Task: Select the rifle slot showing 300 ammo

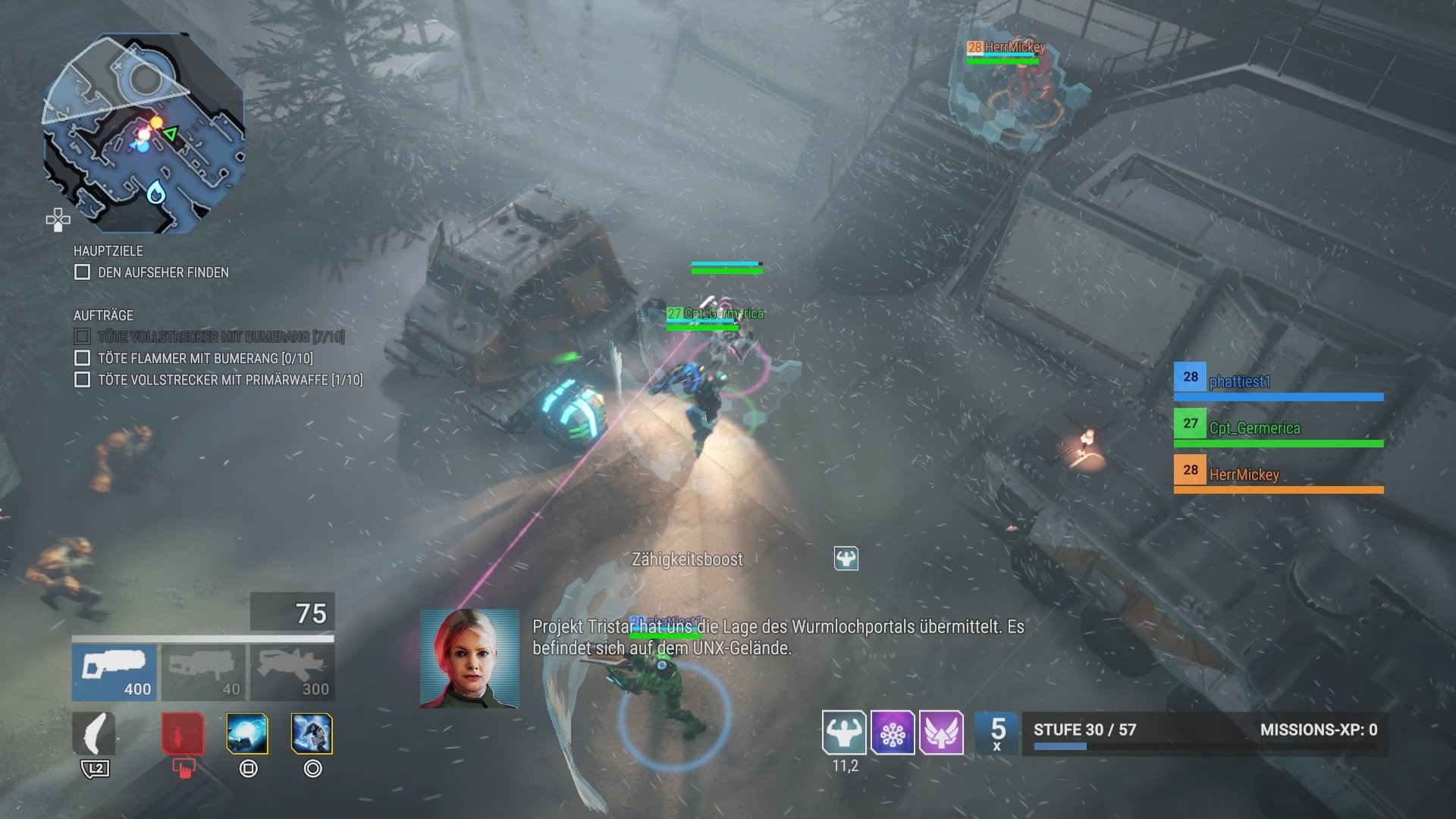Action: click(291, 673)
